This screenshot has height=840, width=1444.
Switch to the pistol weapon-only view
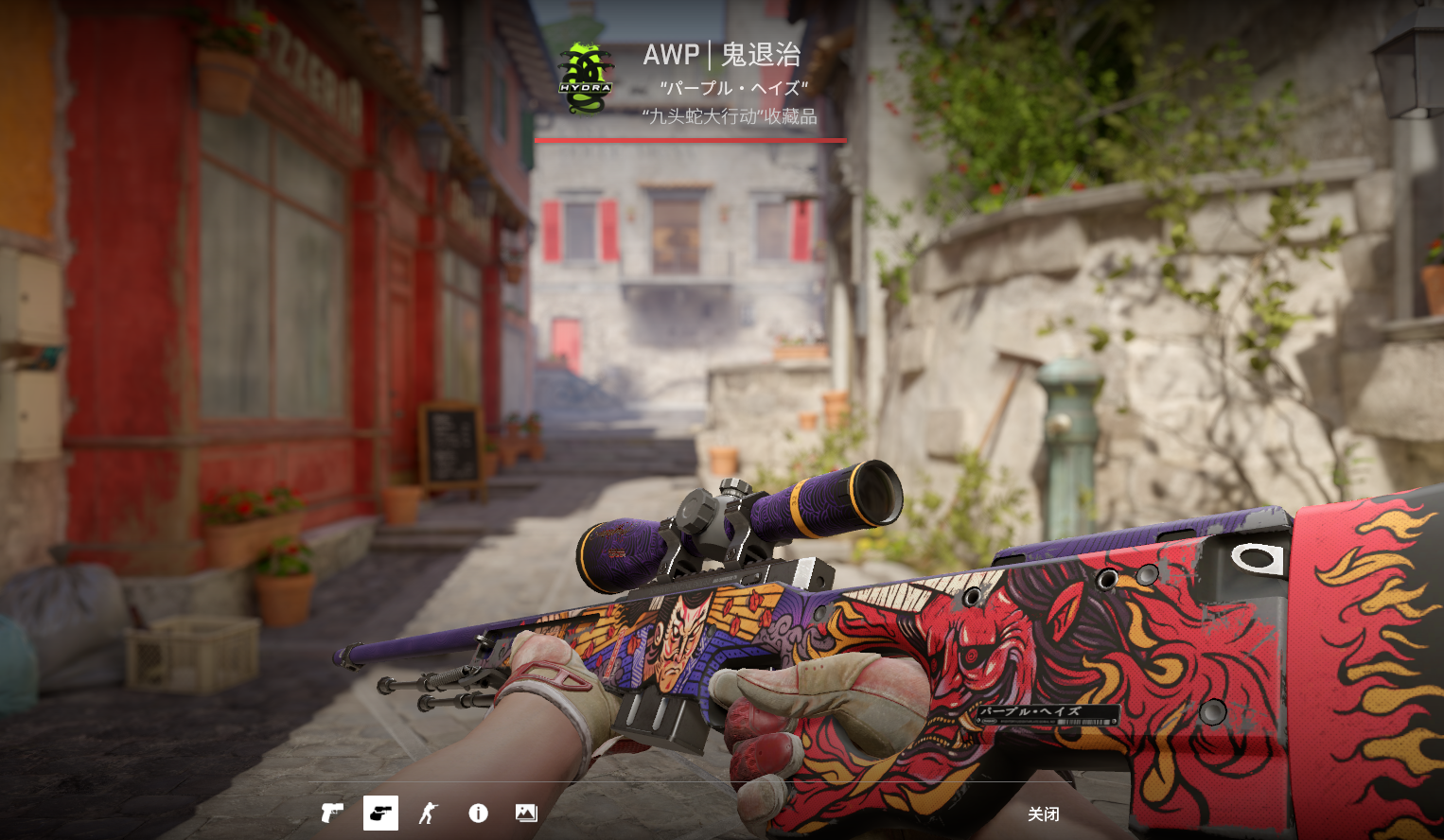(332, 814)
